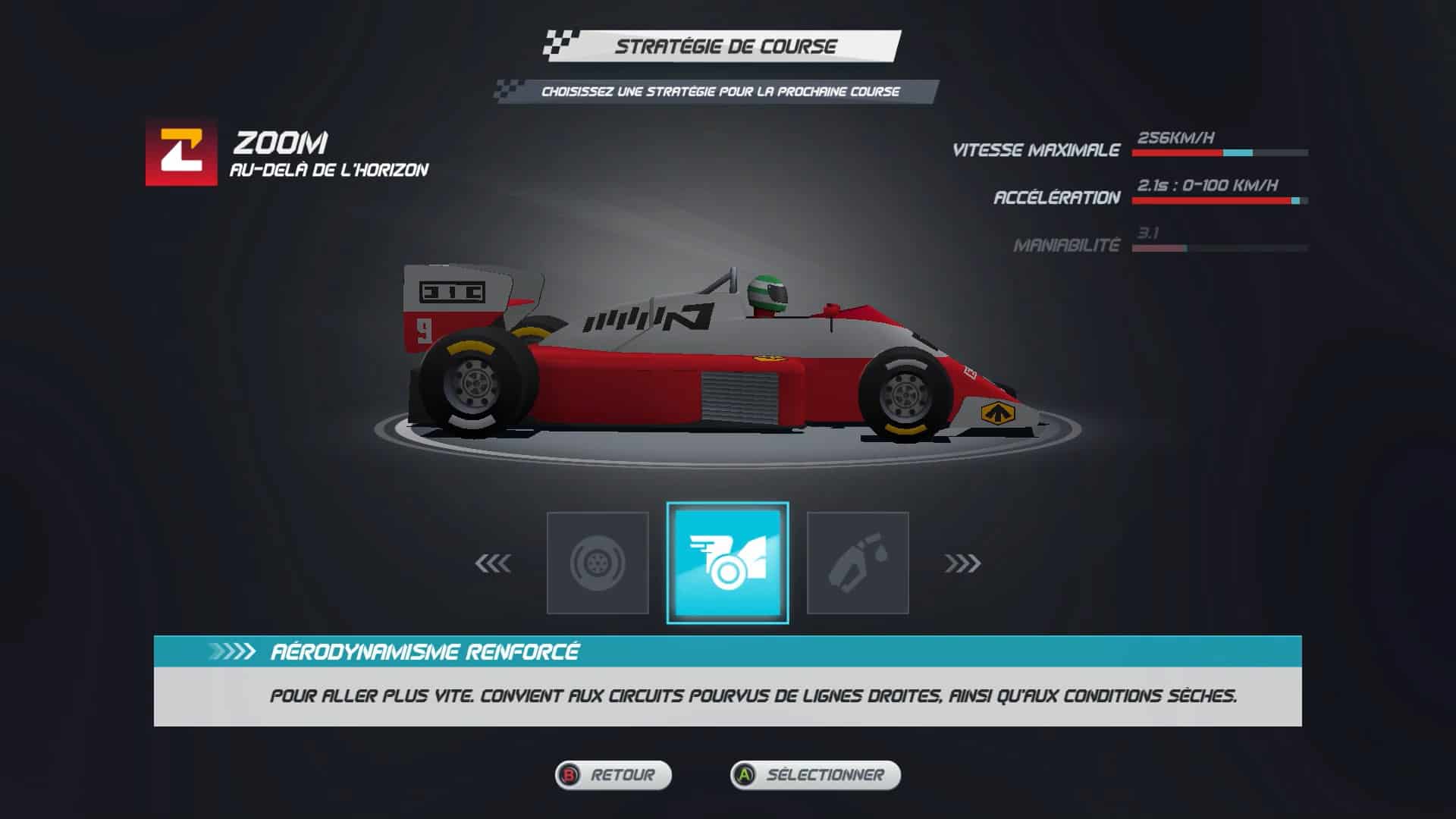Expand strategies to the left with double-left arrows
The width and height of the screenshot is (1456, 819).
pyautogui.click(x=493, y=564)
